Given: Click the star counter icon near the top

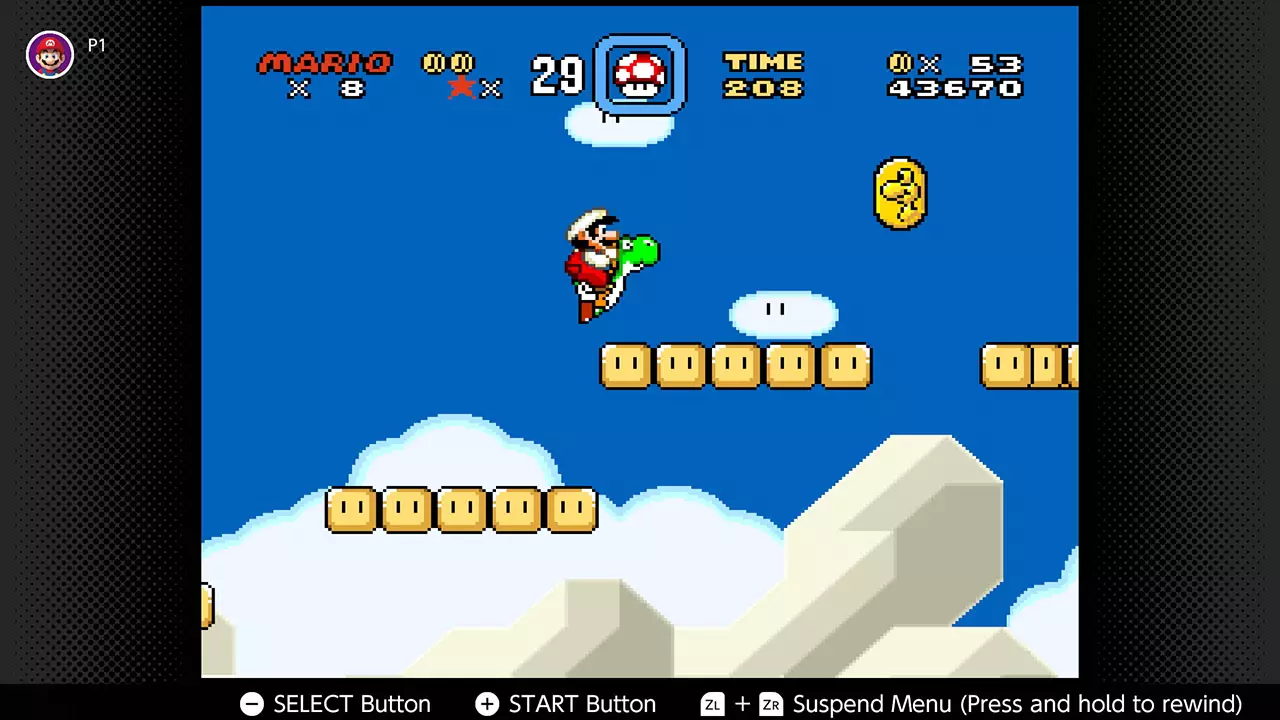Looking at the screenshot, I should coord(461,87).
